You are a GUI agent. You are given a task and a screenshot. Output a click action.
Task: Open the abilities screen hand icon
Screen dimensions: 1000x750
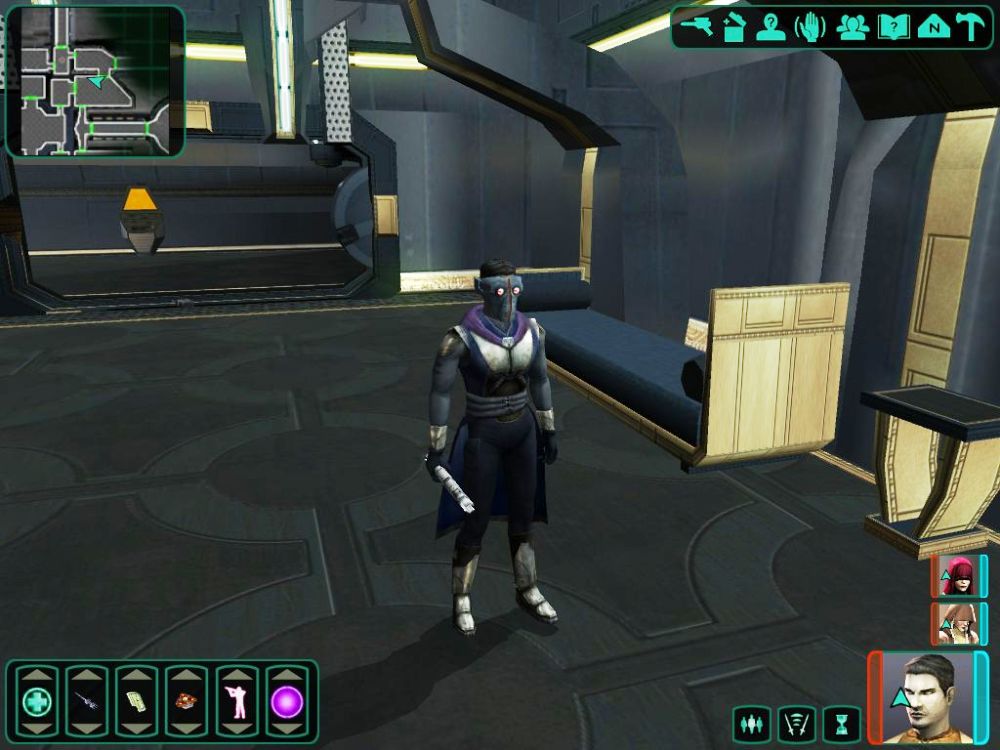point(810,27)
